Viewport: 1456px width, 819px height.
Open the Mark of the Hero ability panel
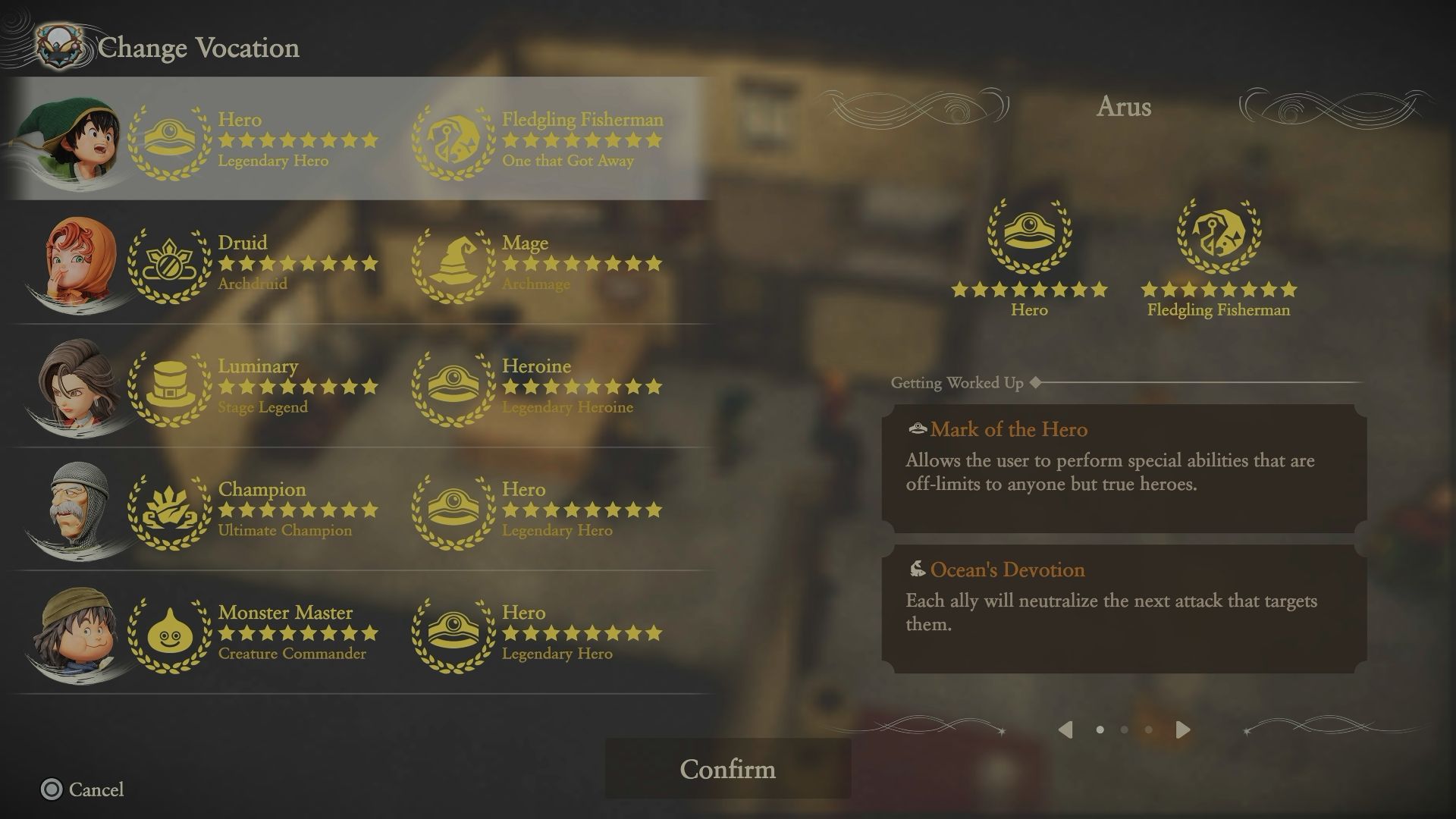click(1124, 468)
